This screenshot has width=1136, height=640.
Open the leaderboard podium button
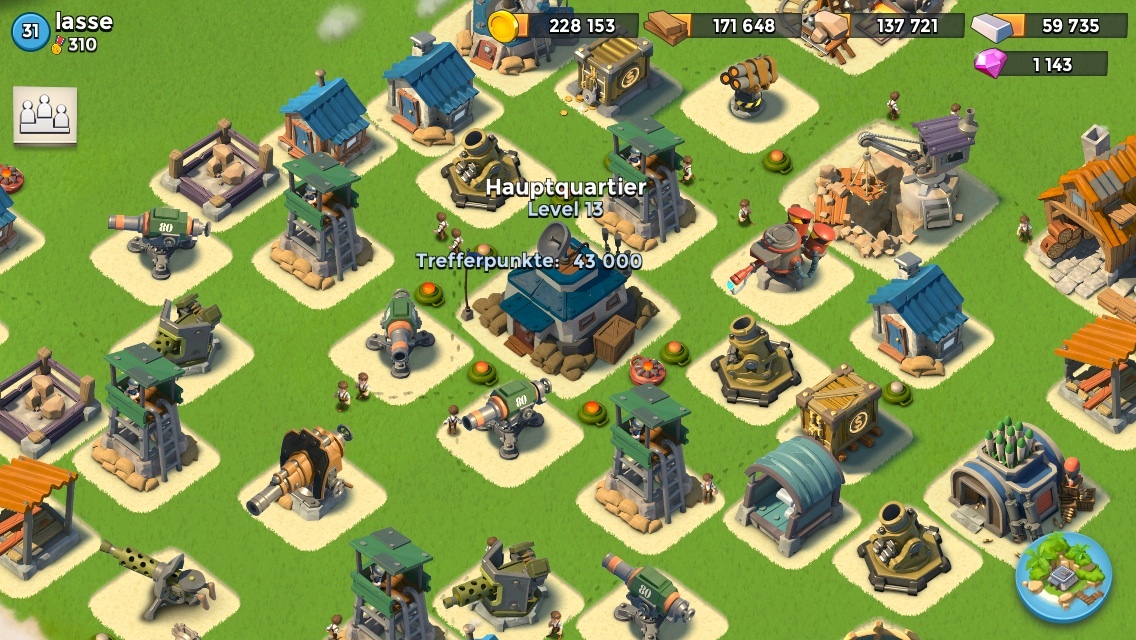coord(45,116)
